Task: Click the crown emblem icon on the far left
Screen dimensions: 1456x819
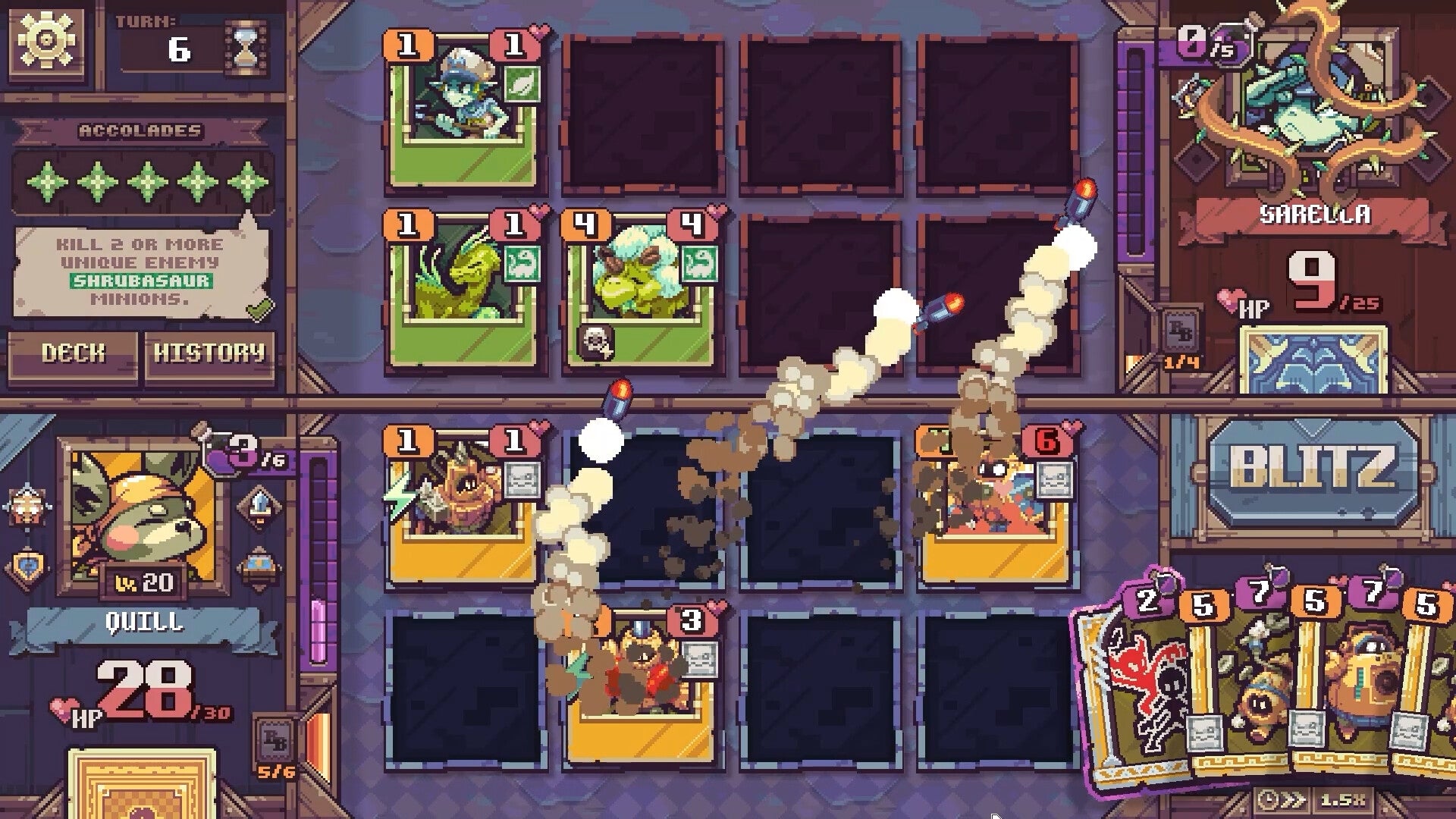Action: click(27, 506)
